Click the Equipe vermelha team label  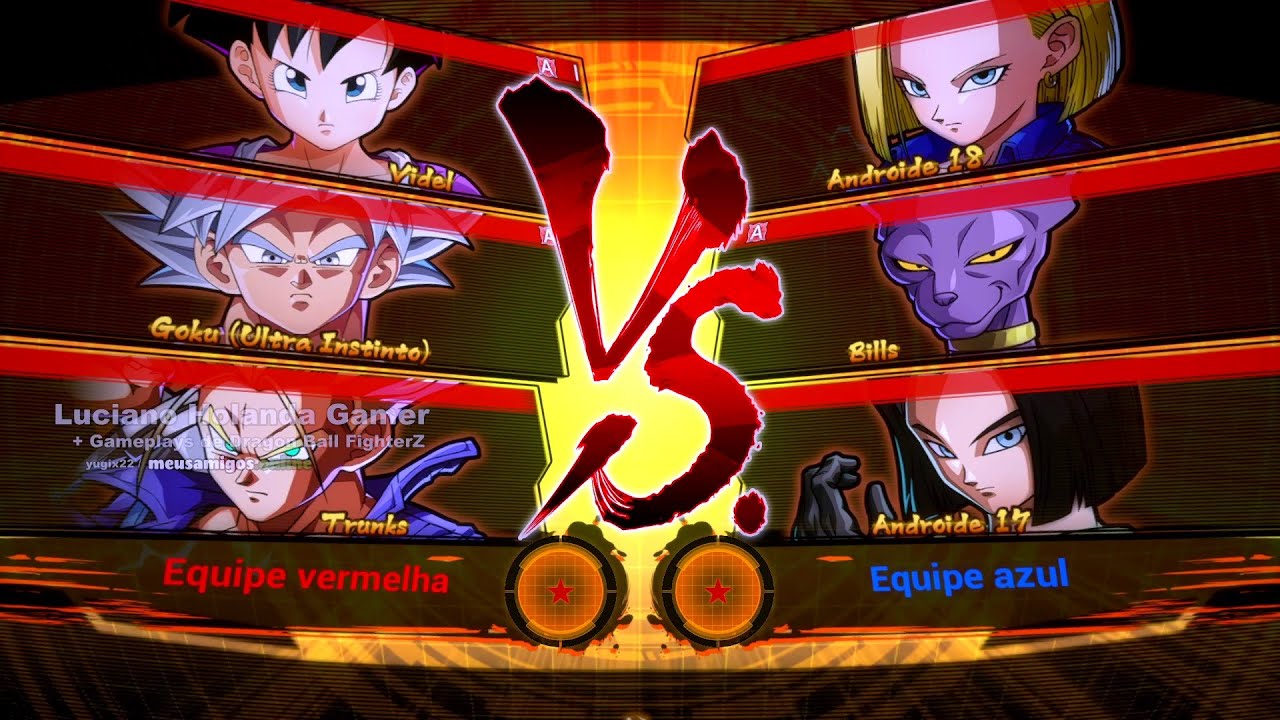(305, 577)
